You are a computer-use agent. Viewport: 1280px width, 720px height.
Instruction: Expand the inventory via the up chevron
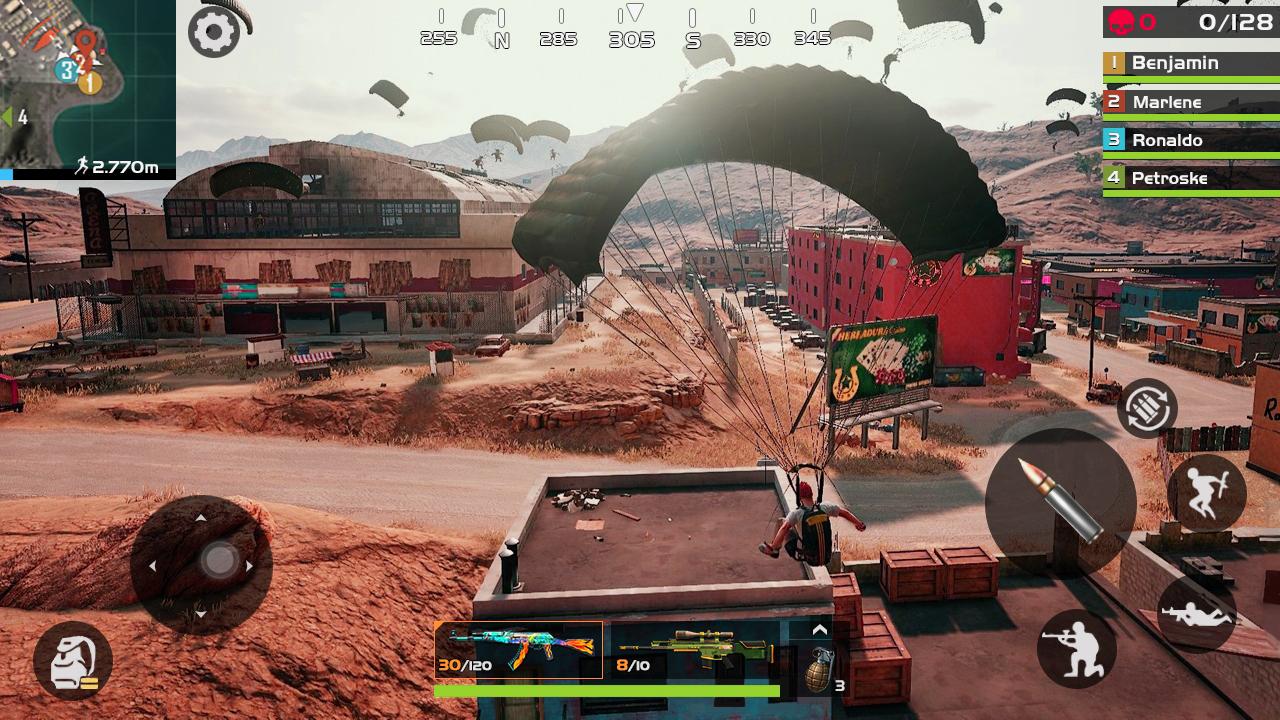pos(818,630)
